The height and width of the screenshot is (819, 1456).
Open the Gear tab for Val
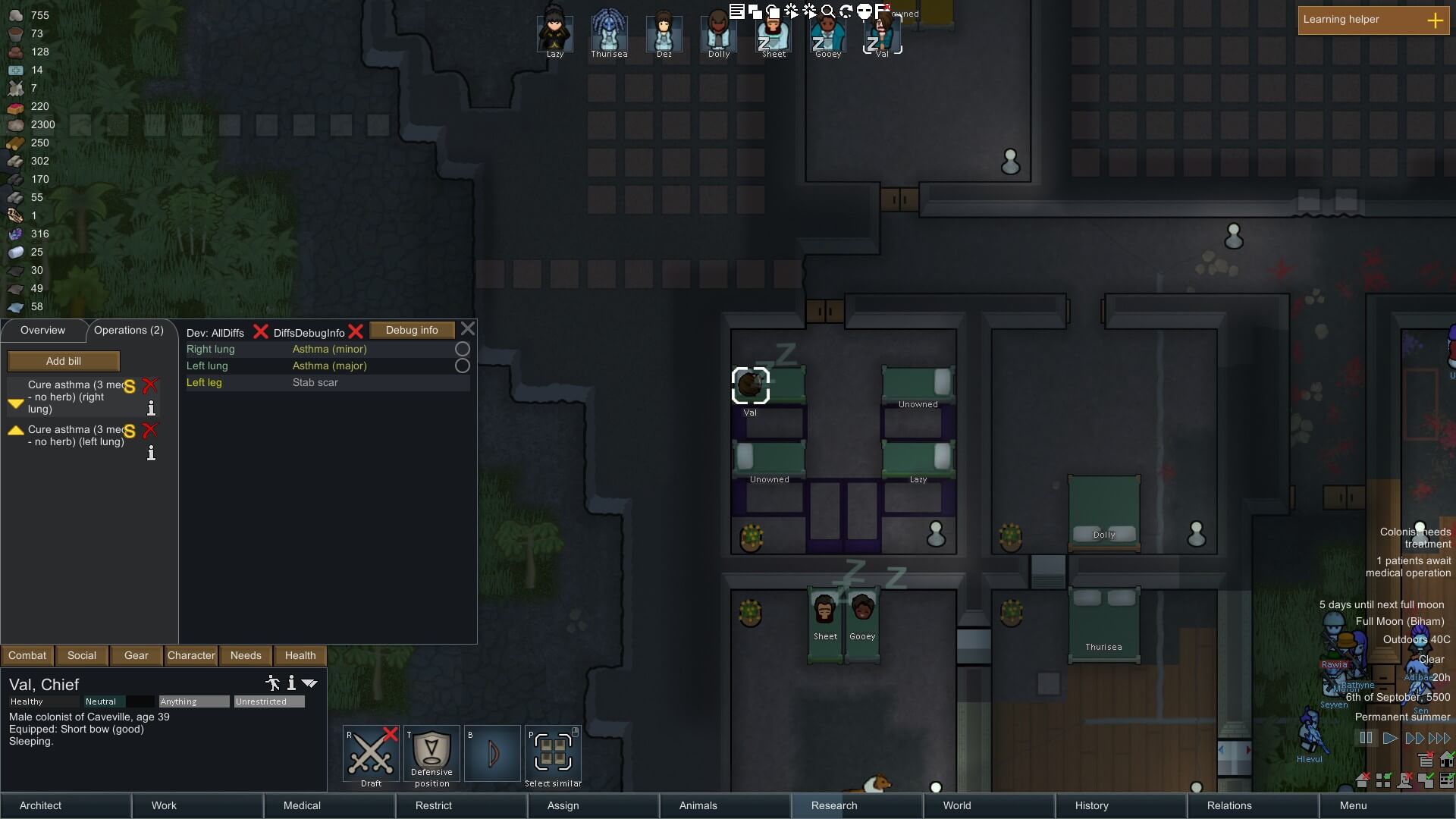click(x=136, y=655)
